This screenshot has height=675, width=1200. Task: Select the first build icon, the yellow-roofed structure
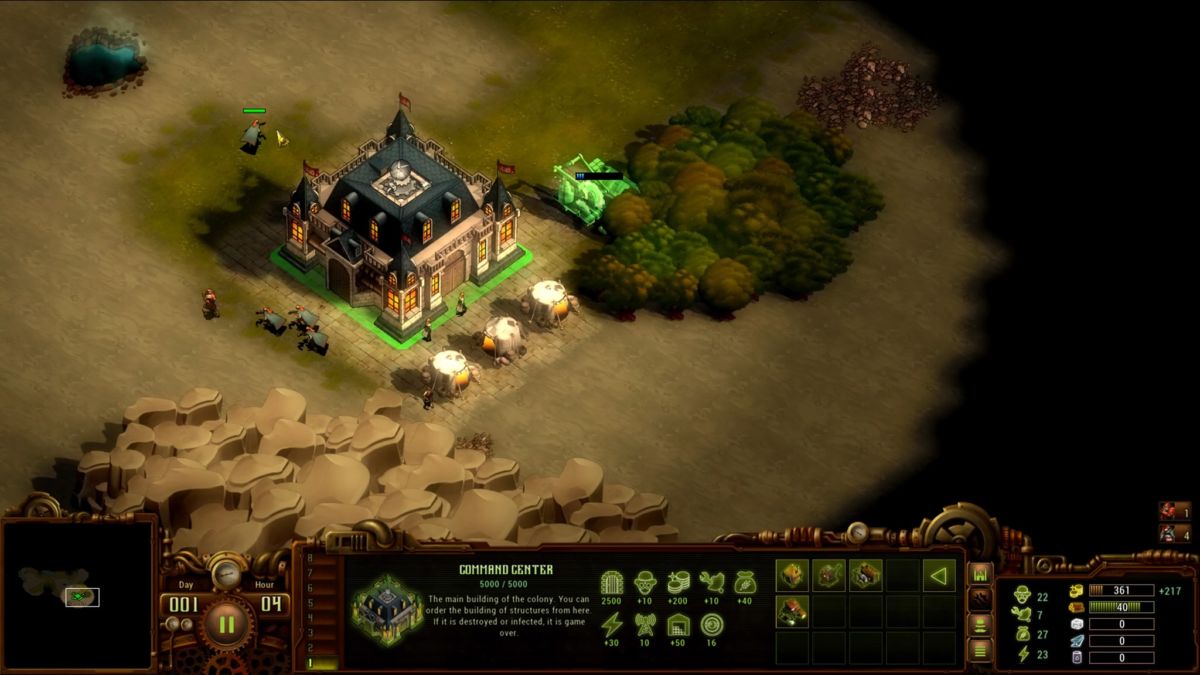pos(792,575)
